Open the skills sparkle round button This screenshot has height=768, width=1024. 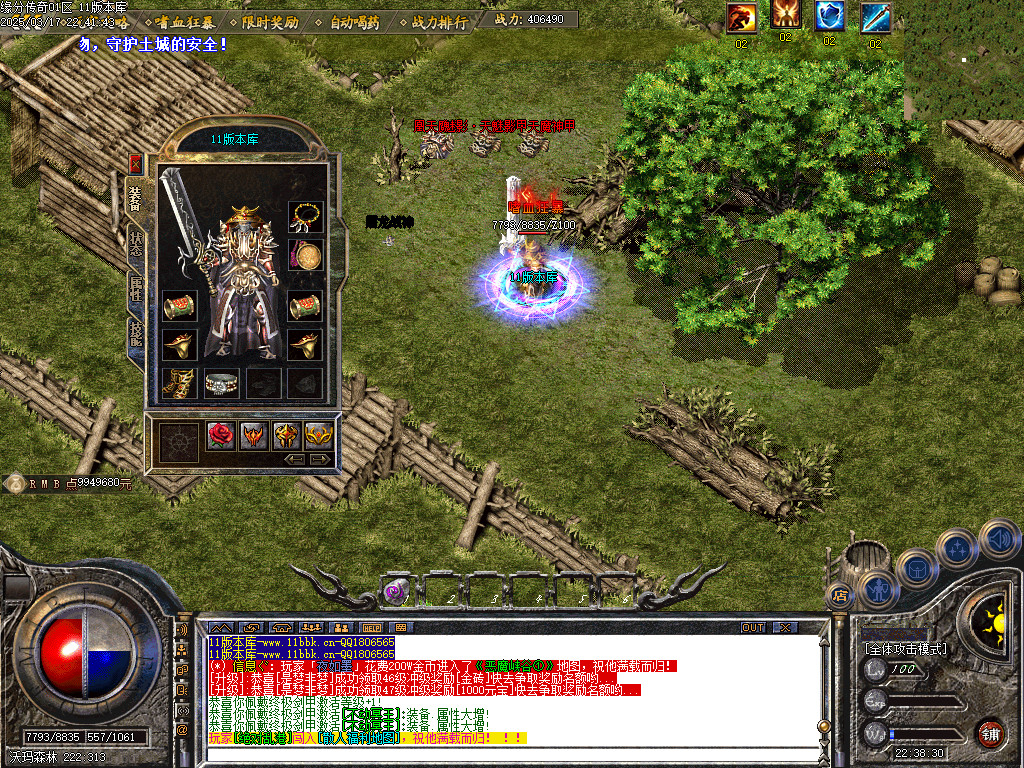[x=958, y=548]
